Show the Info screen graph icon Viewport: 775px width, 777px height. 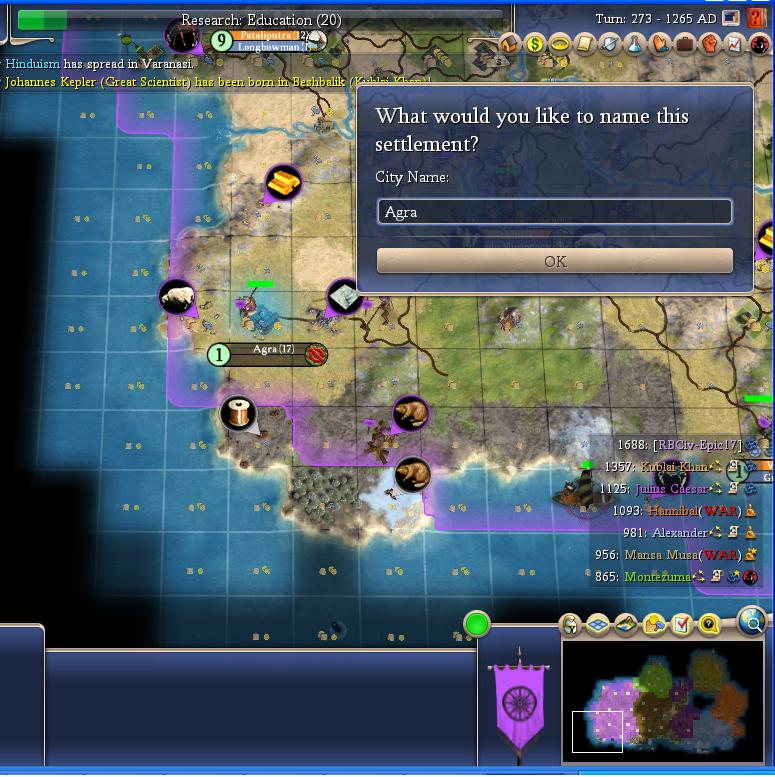coord(735,44)
